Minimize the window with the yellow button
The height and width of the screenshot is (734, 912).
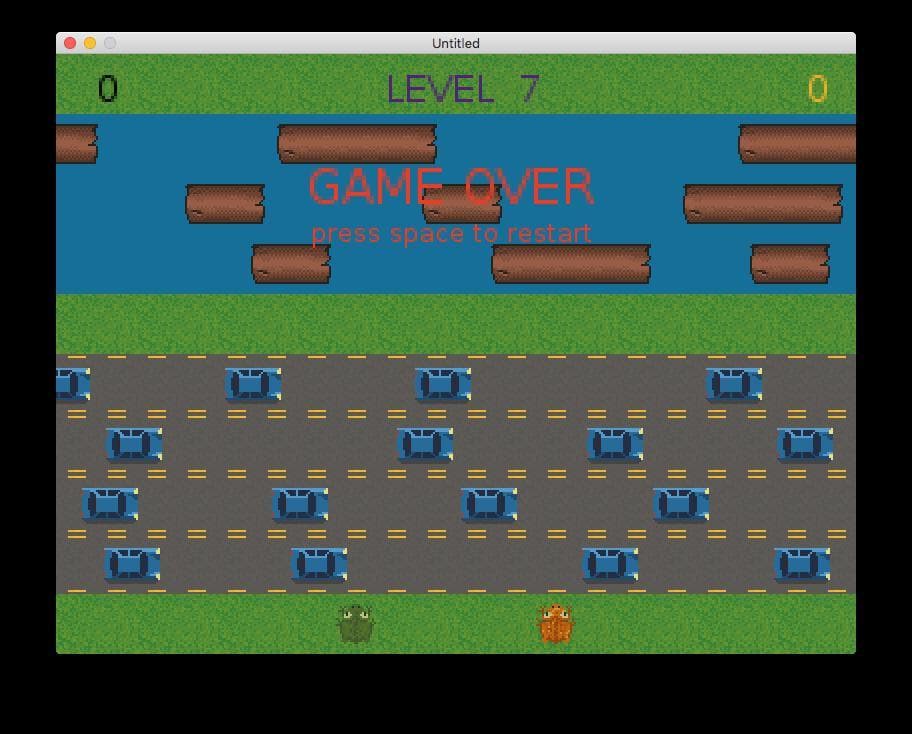tap(90, 43)
